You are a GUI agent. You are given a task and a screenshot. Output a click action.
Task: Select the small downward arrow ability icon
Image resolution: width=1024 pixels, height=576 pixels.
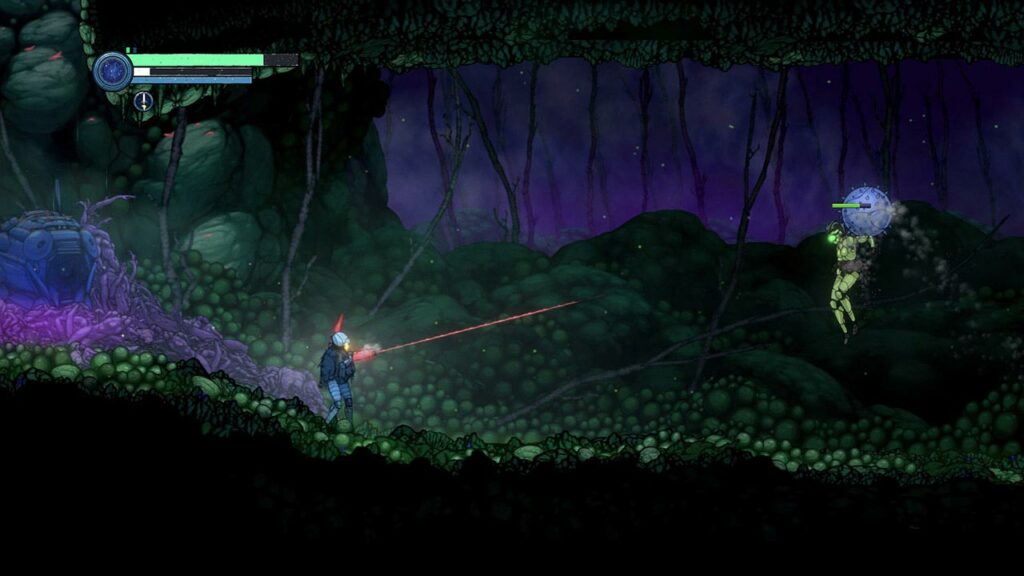click(x=143, y=101)
